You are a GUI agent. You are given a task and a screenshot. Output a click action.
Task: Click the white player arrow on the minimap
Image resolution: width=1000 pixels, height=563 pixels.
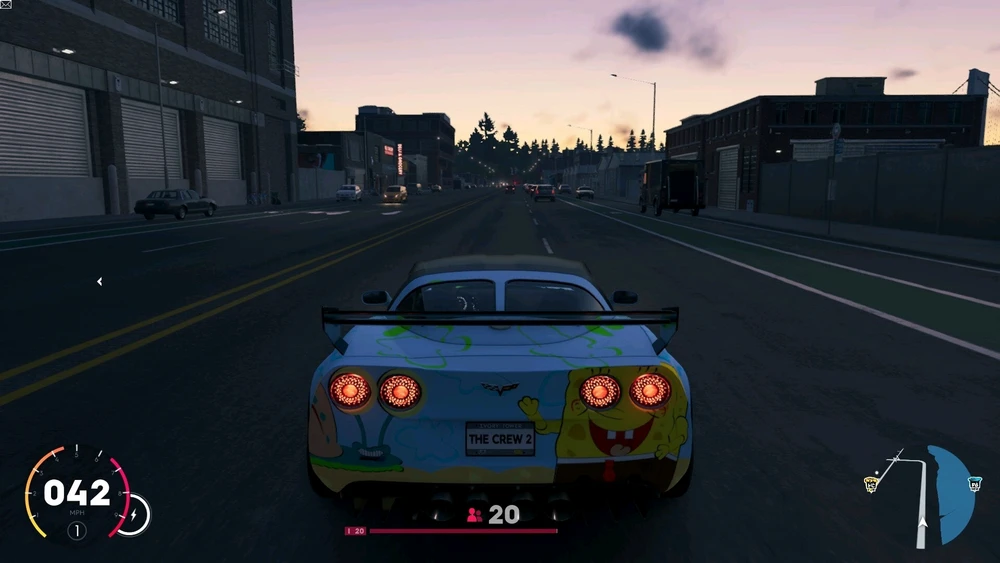click(x=922, y=522)
